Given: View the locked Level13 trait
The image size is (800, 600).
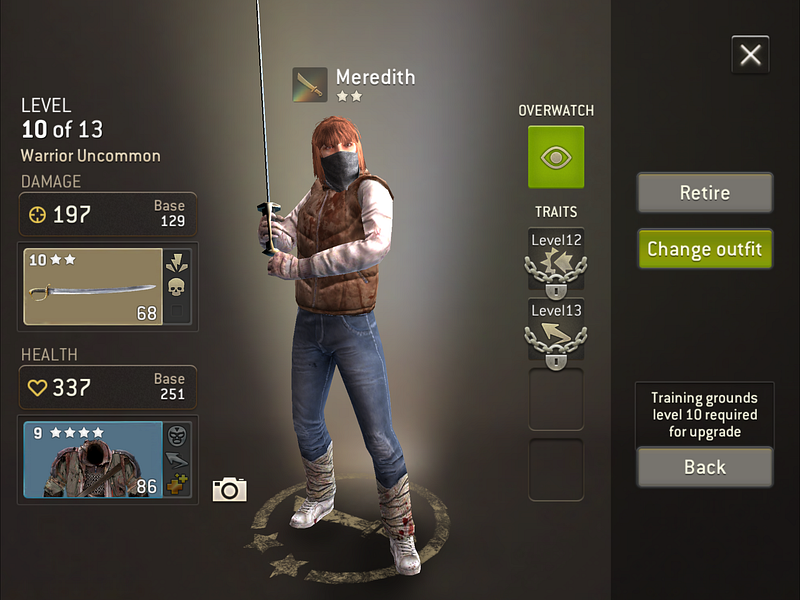Looking at the screenshot, I should (x=556, y=330).
